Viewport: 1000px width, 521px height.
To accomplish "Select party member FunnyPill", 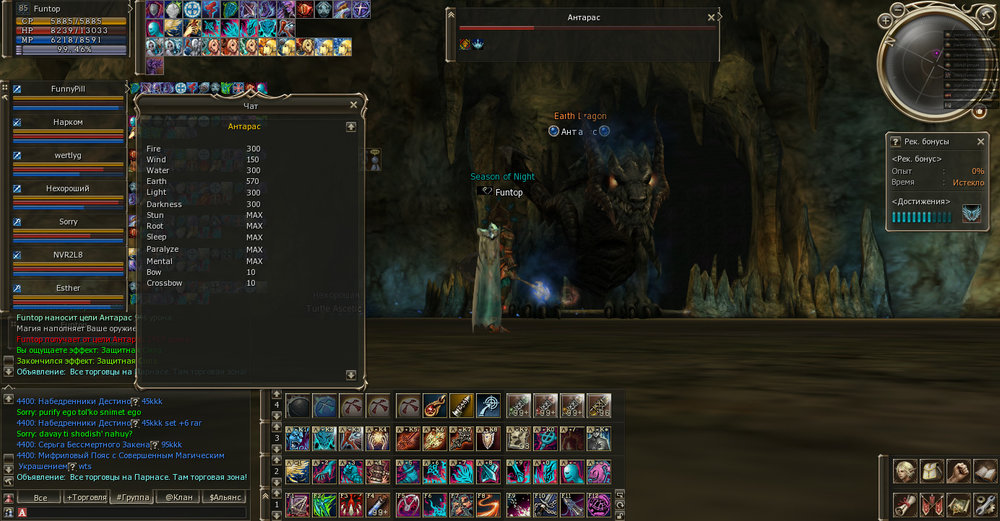I will 68,89.
